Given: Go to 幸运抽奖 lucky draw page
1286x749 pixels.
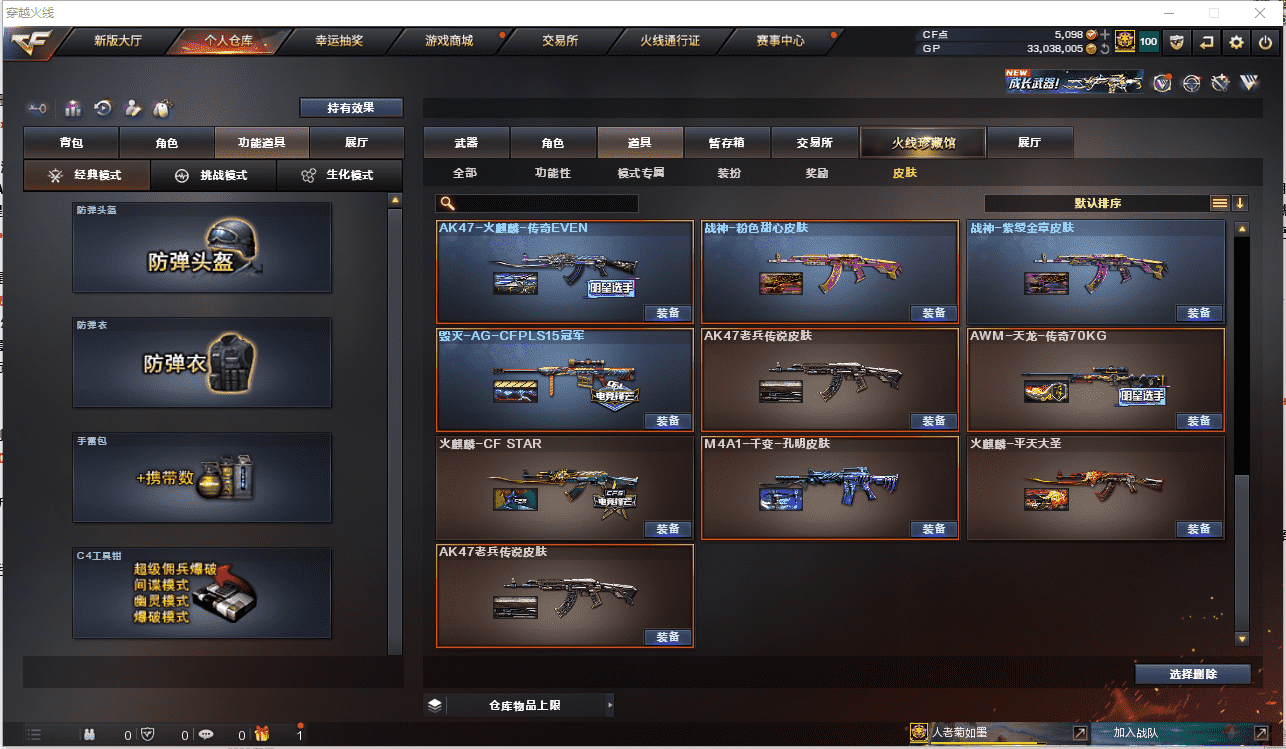Looking at the screenshot, I should [x=339, y=41].
